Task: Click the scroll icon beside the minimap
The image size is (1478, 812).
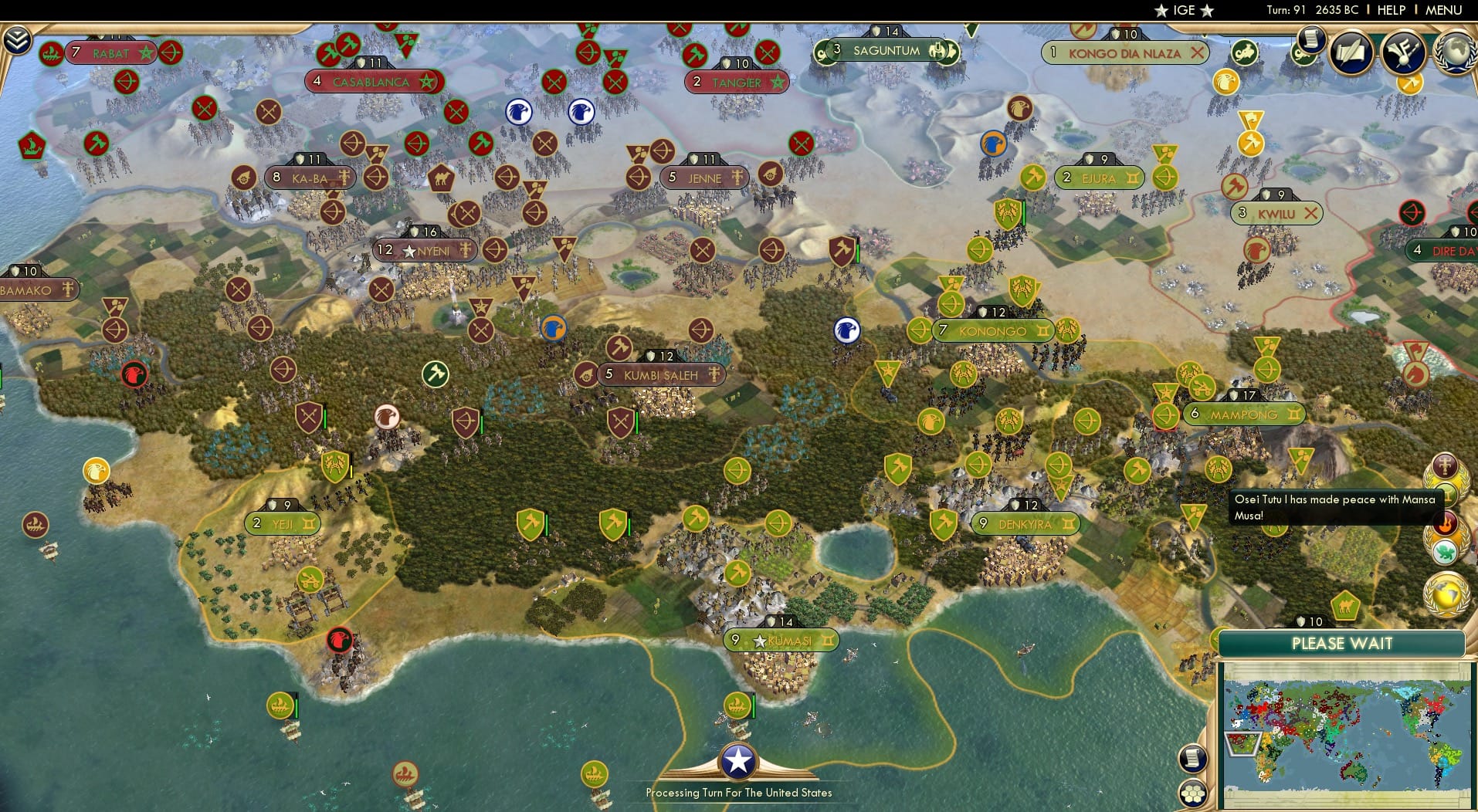Action: pyautogui.click(x=1192, y=758)
